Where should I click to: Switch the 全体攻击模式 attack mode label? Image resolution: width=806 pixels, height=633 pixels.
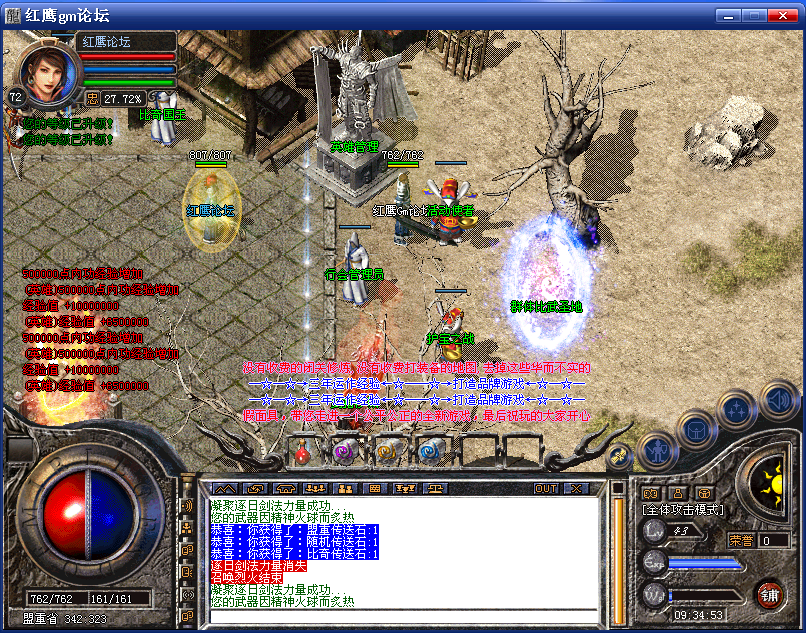[681, 510]
